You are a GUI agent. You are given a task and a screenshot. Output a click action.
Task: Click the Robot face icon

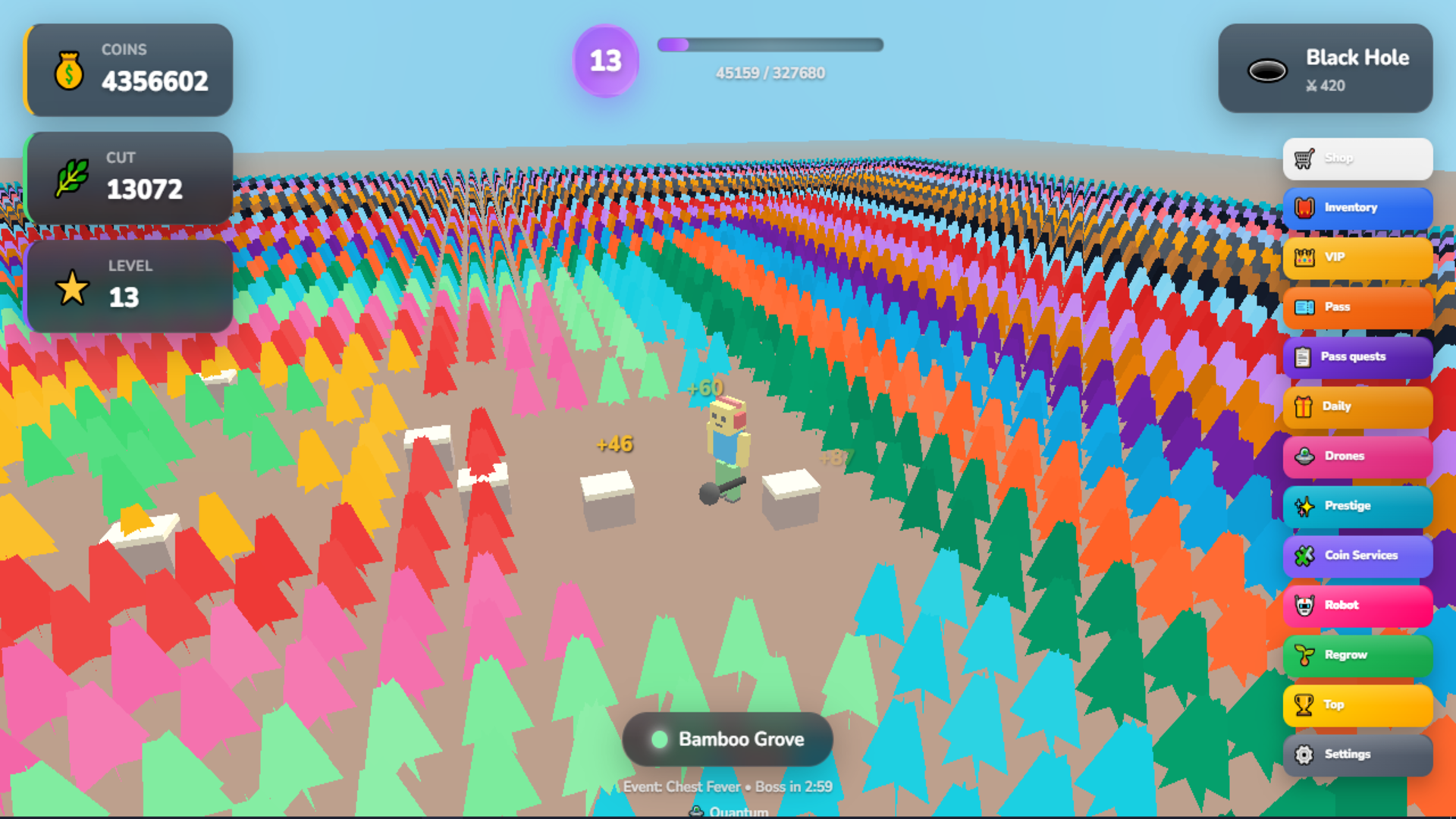[x=1303, y=605]
